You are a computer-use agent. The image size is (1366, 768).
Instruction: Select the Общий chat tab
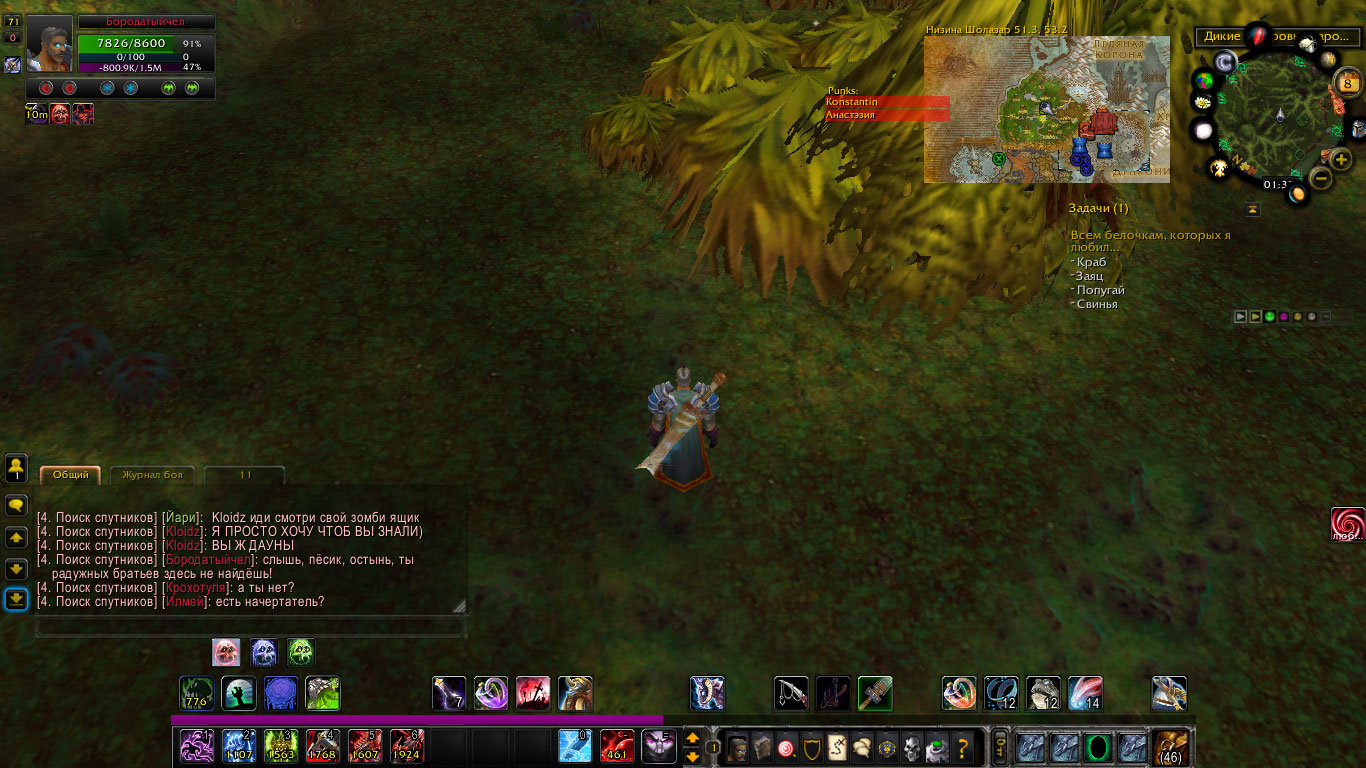[70, 475]
